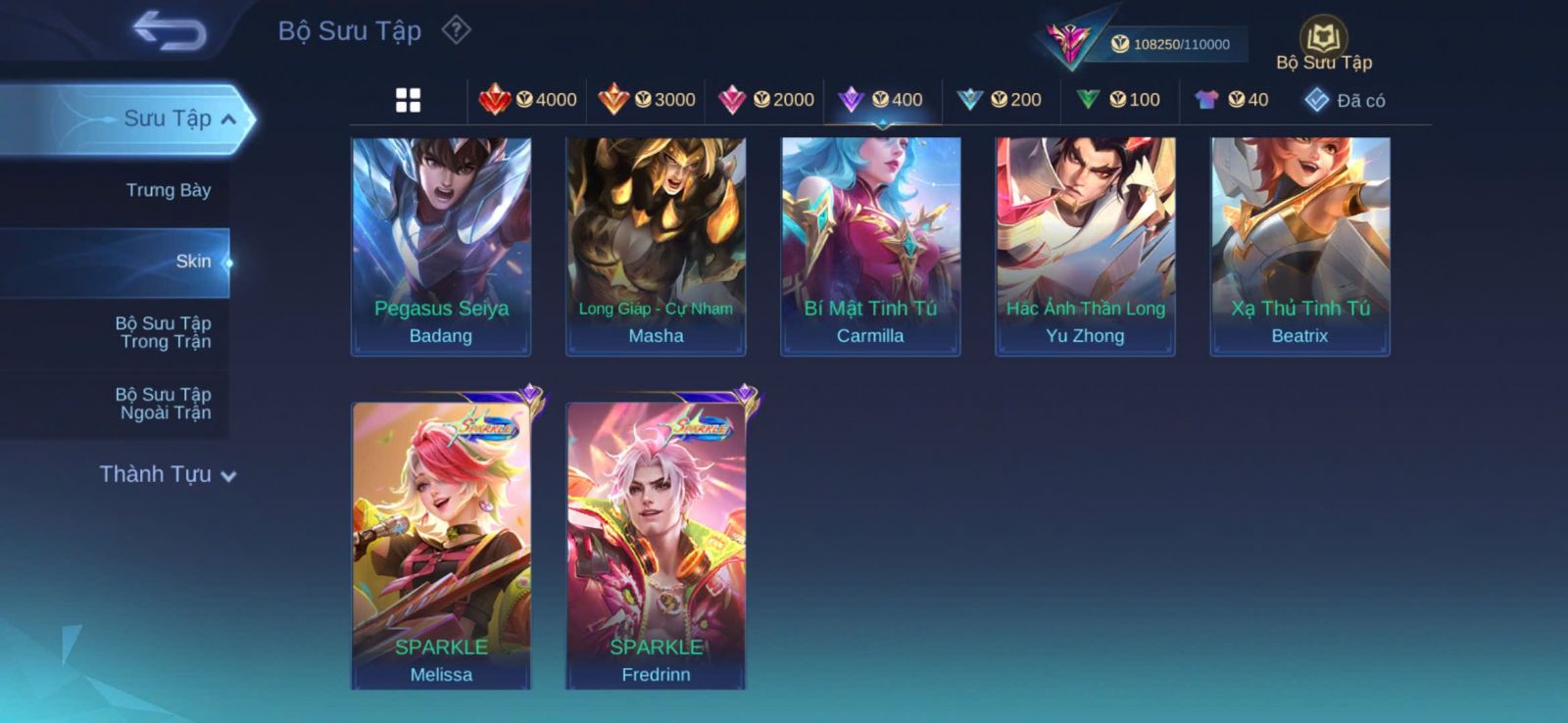The height and width of the screenshot is (723, 1568).
Task: Open Bộ Sưu Tập Trong Trận
Action: tap(163, 332)
